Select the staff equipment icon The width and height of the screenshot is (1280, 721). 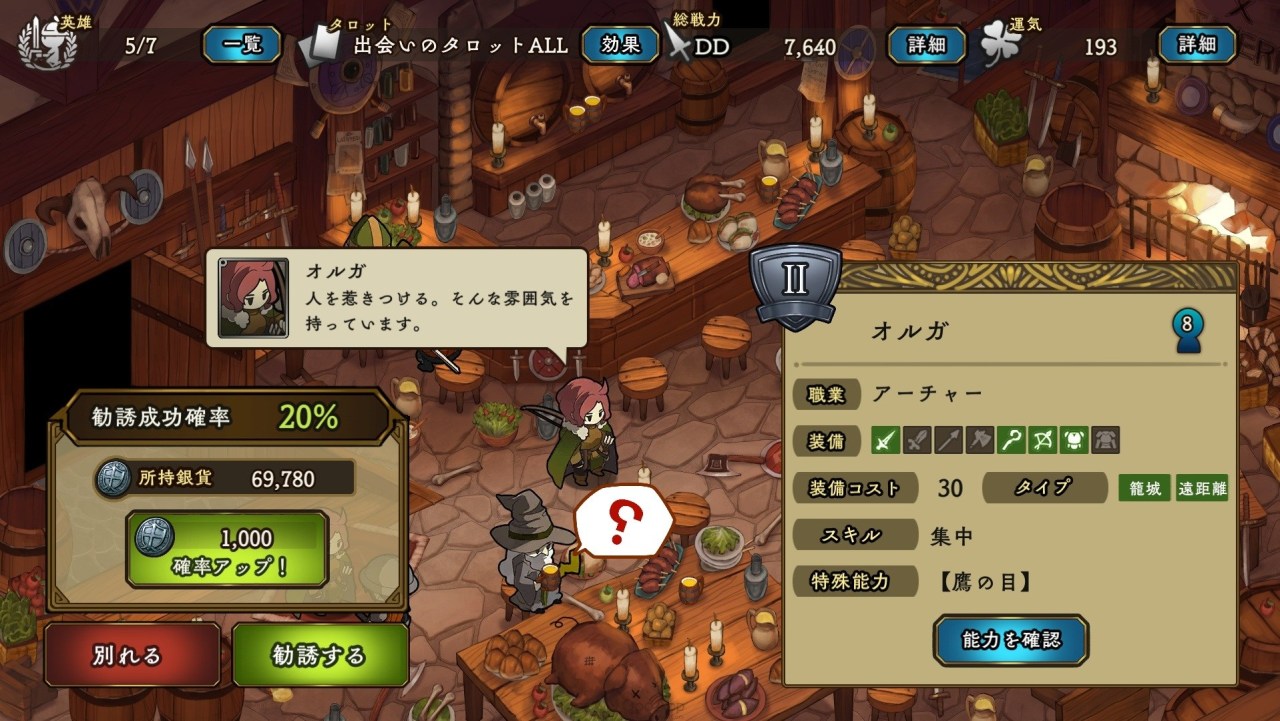tap(1012, 440)
